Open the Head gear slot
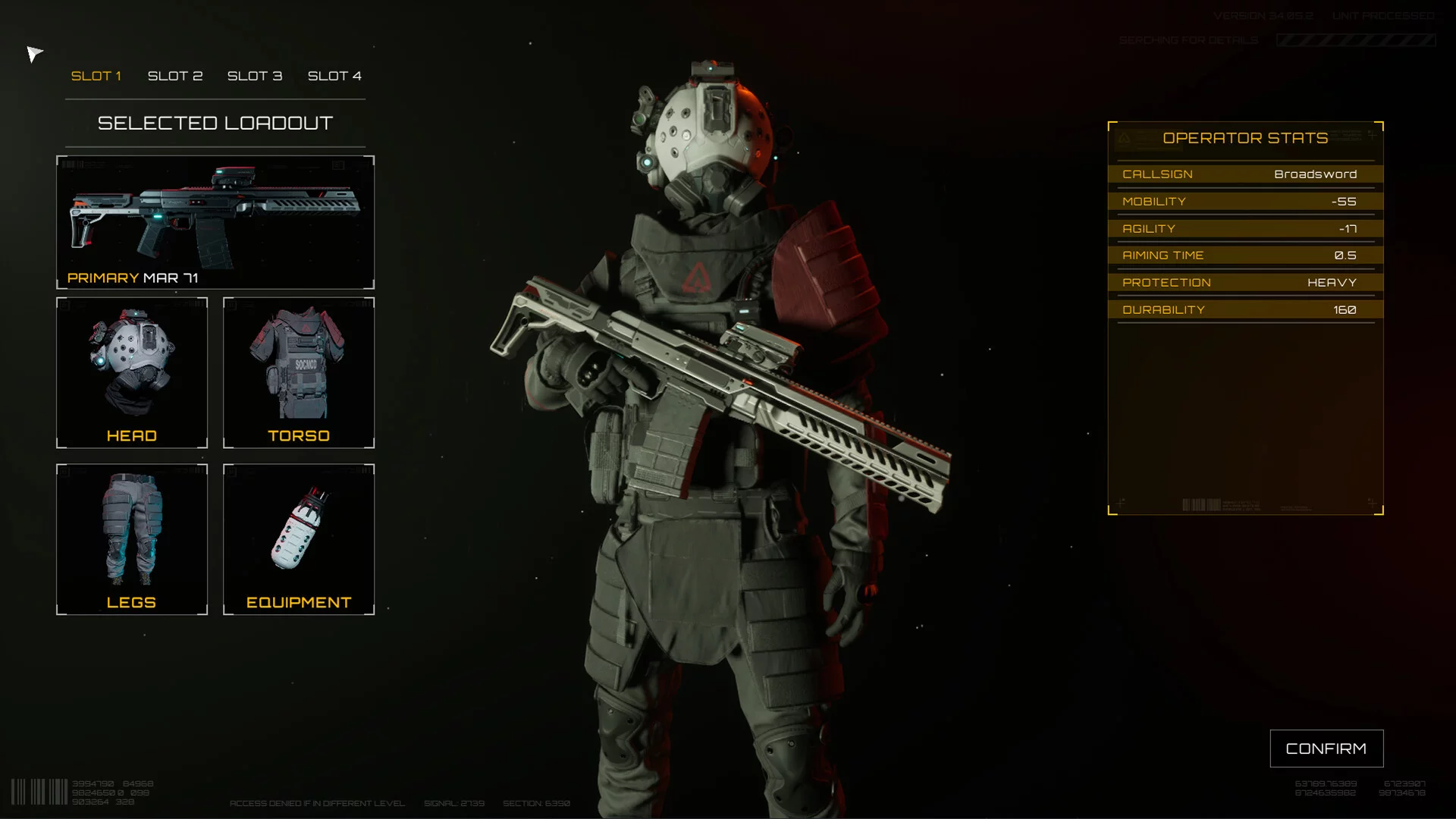Viewport: 1456px width, 819px height. click(132, 372)
